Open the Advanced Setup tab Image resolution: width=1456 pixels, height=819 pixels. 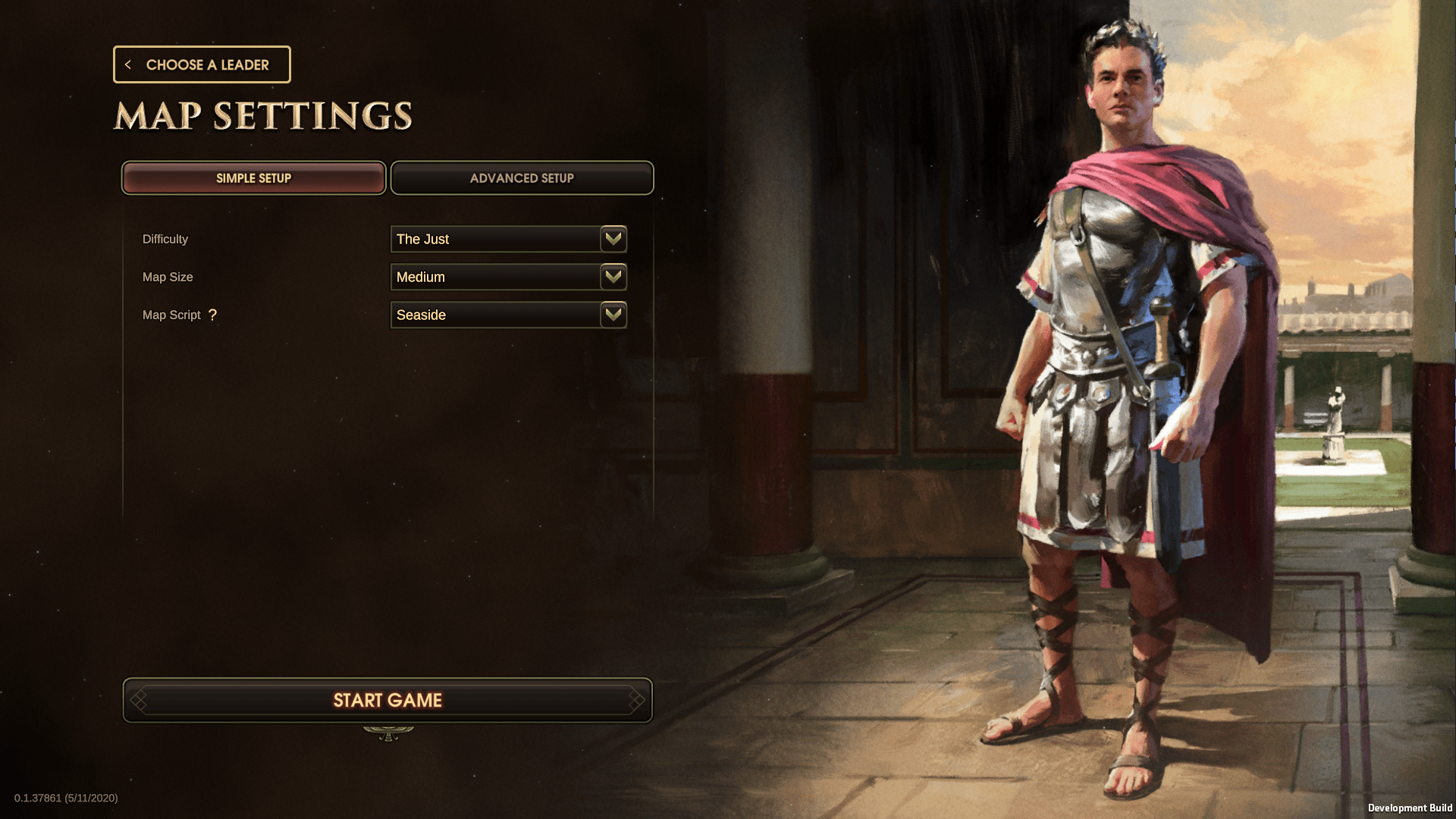[522, 178]
